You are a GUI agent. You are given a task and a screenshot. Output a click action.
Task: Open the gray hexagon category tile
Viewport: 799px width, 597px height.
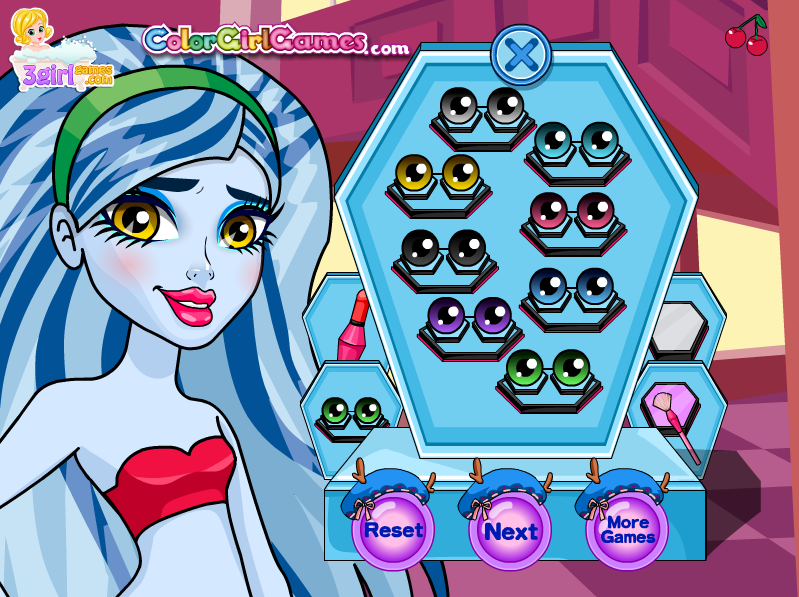tap(679, 328)
